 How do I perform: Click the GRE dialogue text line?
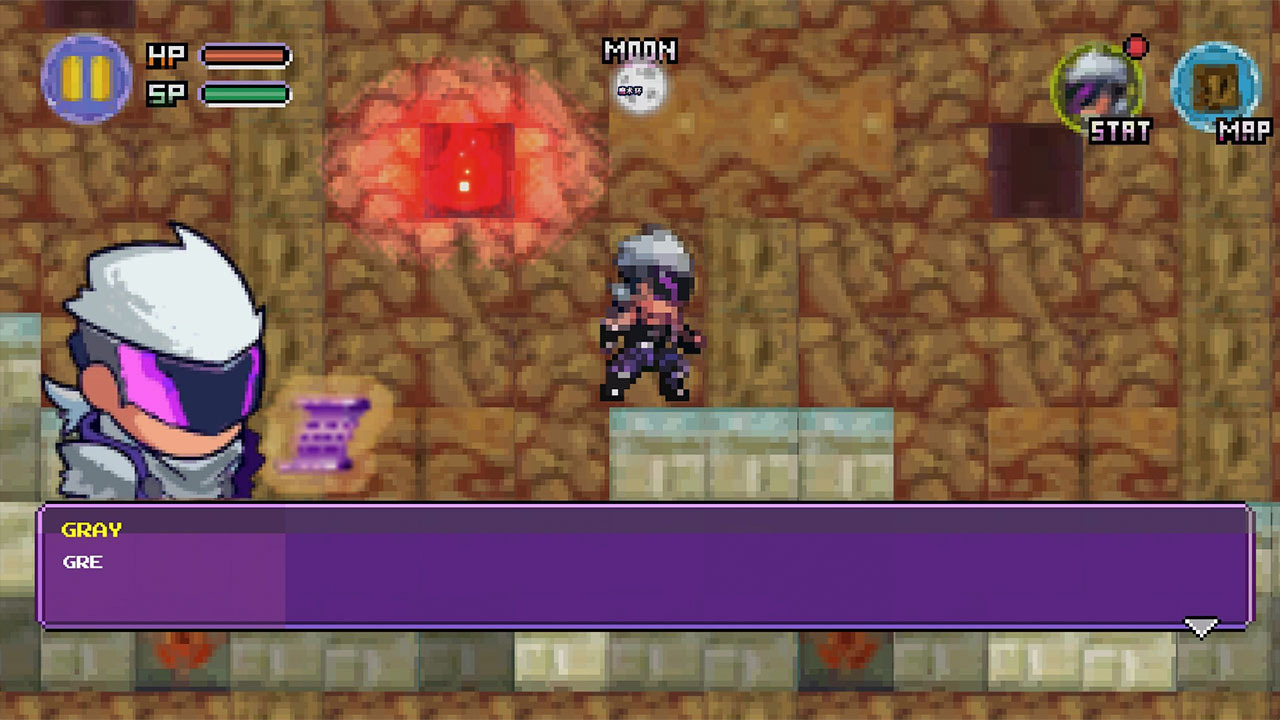pyautogui.click(x=84, y=562)
